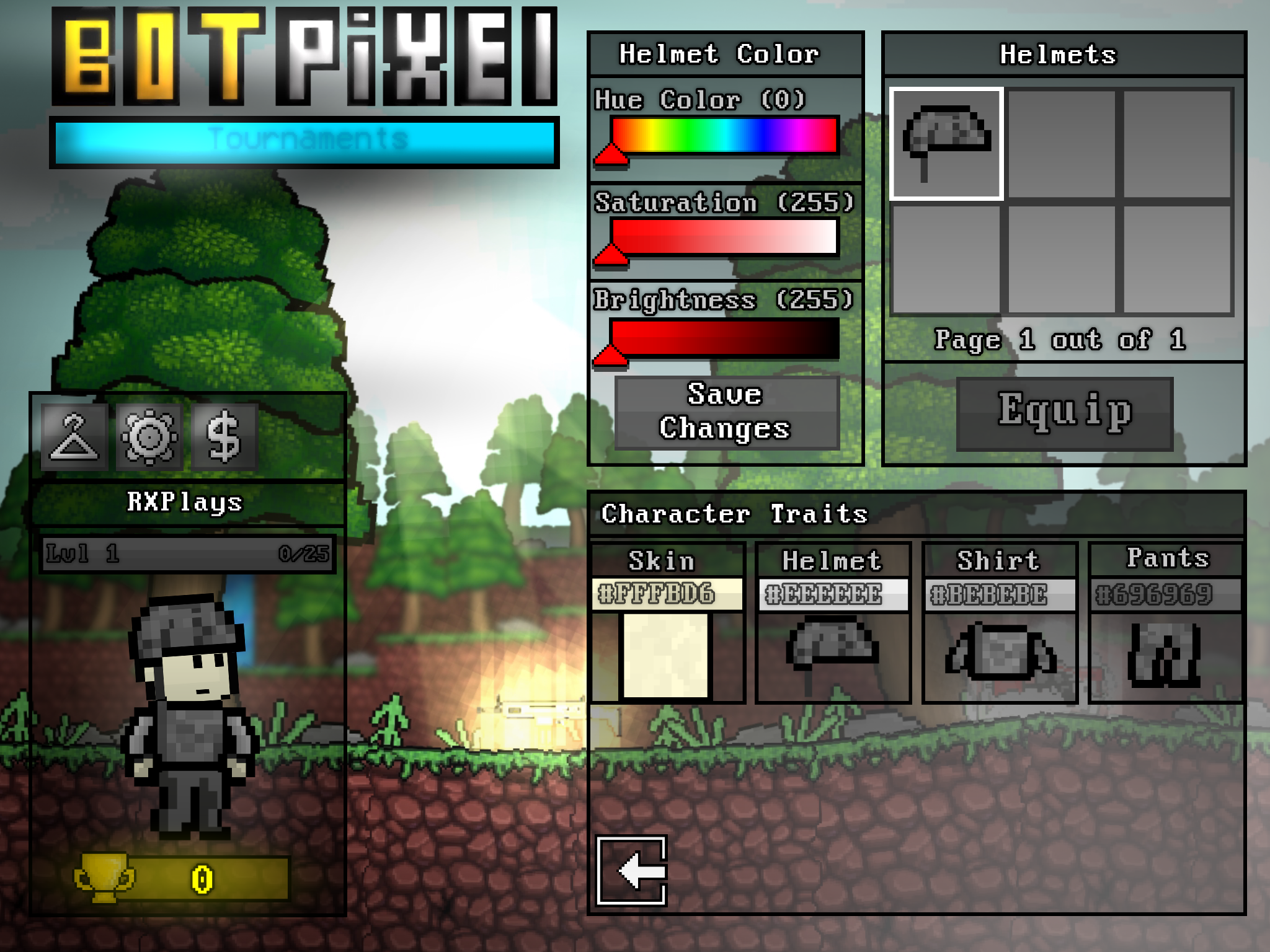Open settings with the gear icon
The height and width of the screenshot is (952, 1270).
click(x=149, y=437)
